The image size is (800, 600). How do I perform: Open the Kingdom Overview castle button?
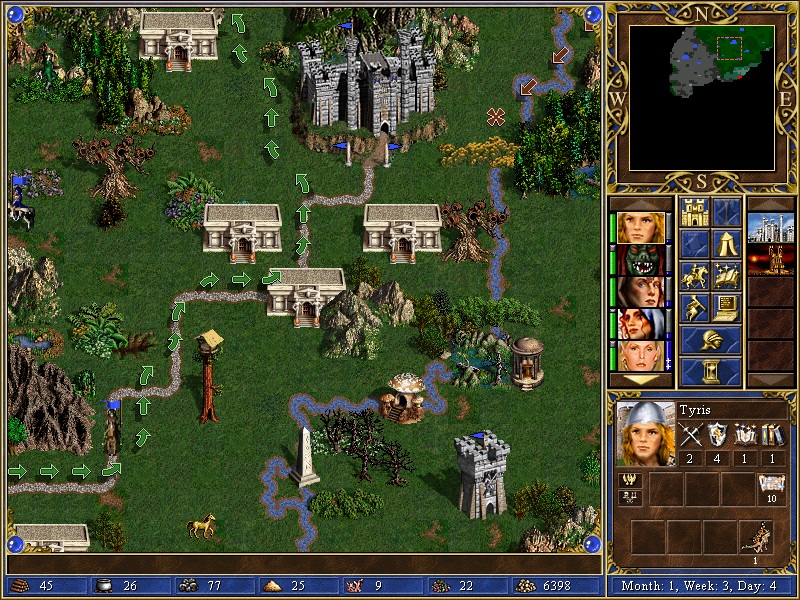click(x=693, y=211)
